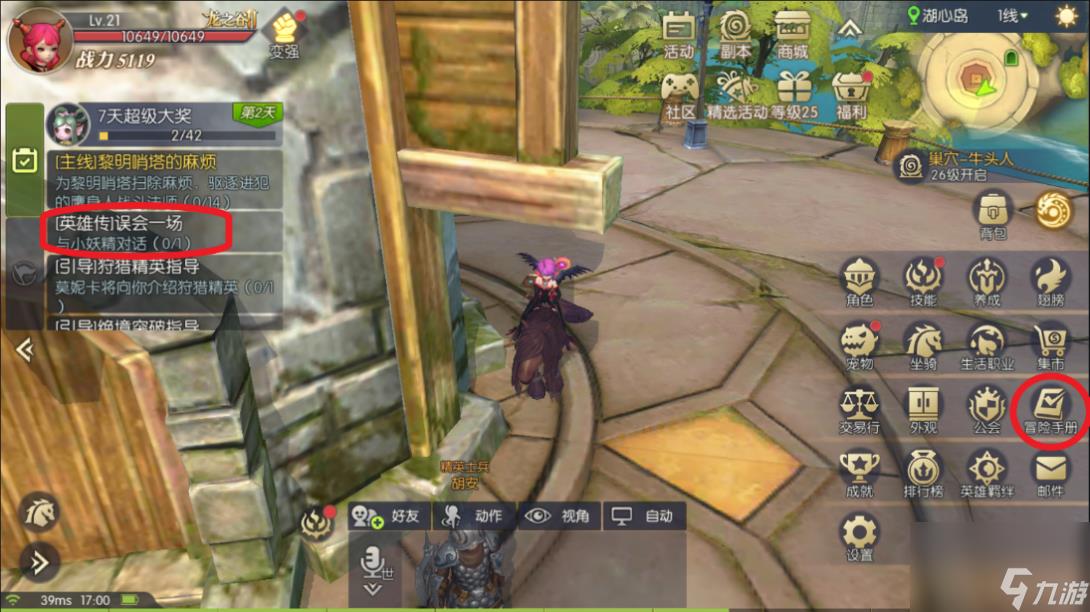Open the 好友 friends list
Screen dimensions: 1090x612
pos(390,516)
